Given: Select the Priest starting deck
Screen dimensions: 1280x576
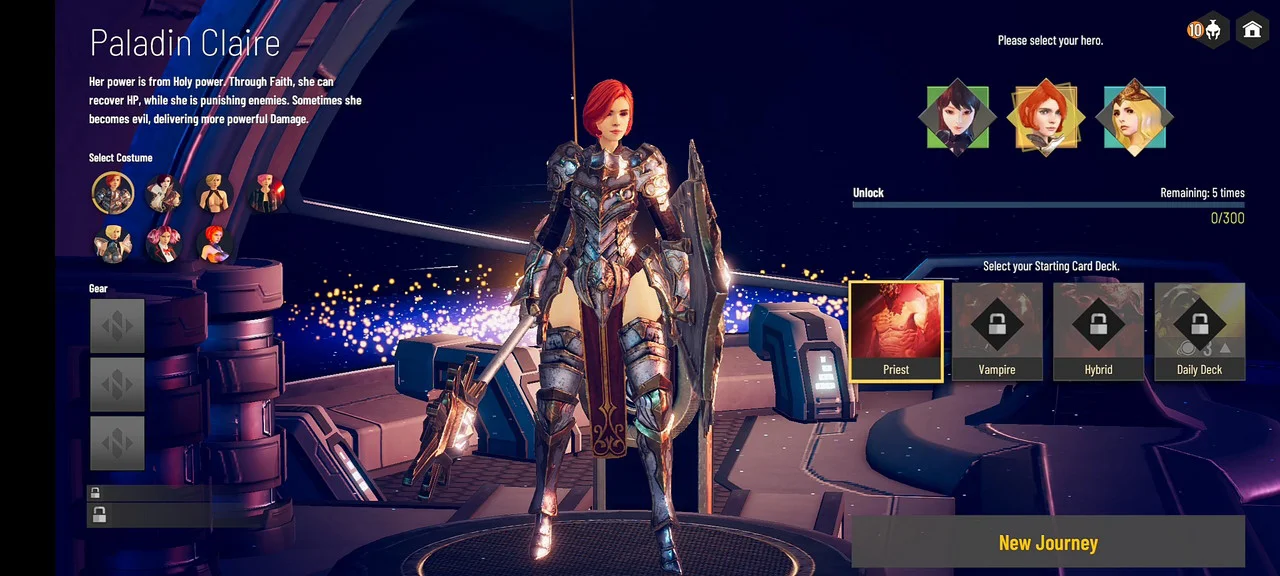Looking at the screenshot, I should (x=896, y=331).
